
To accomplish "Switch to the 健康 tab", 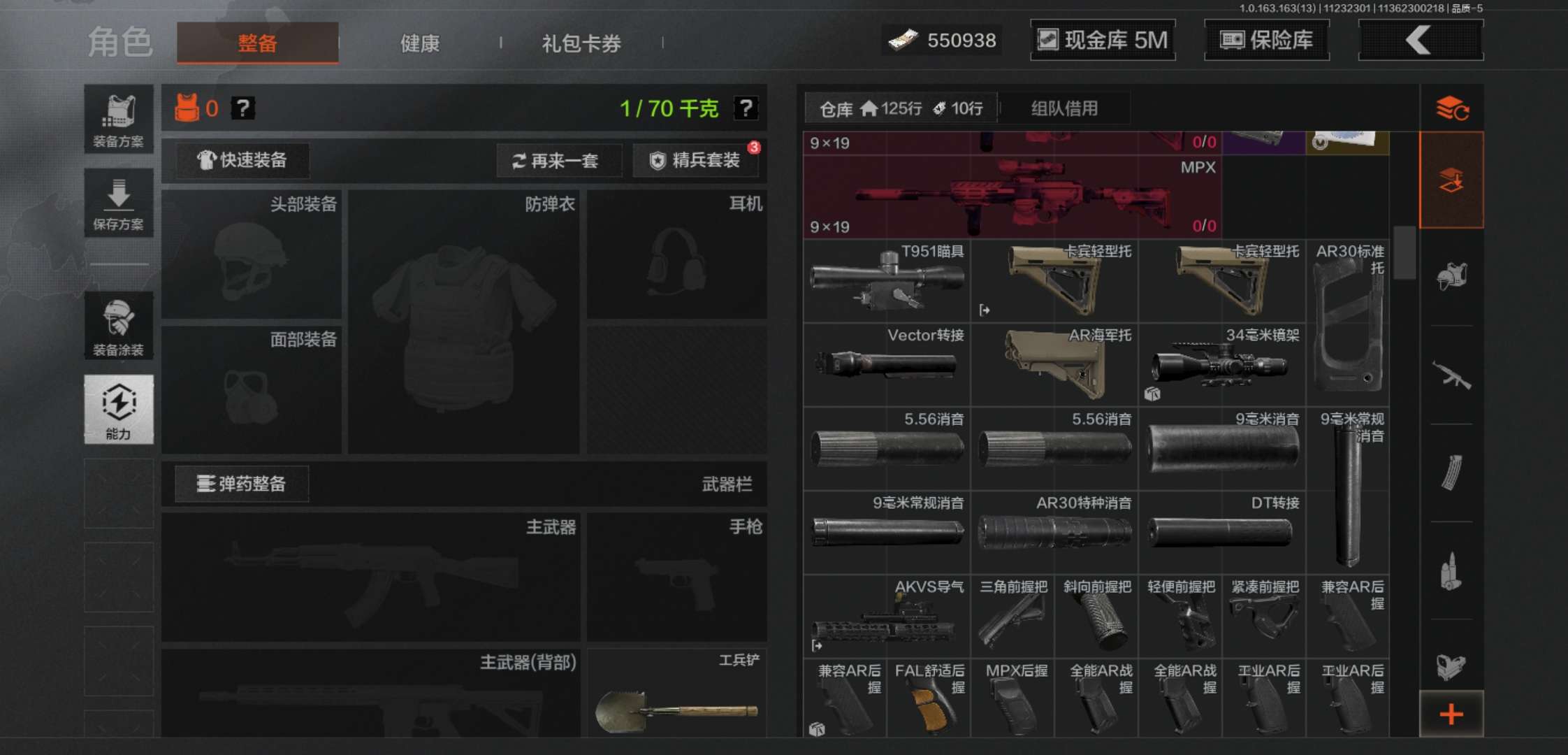I will 419,43.
